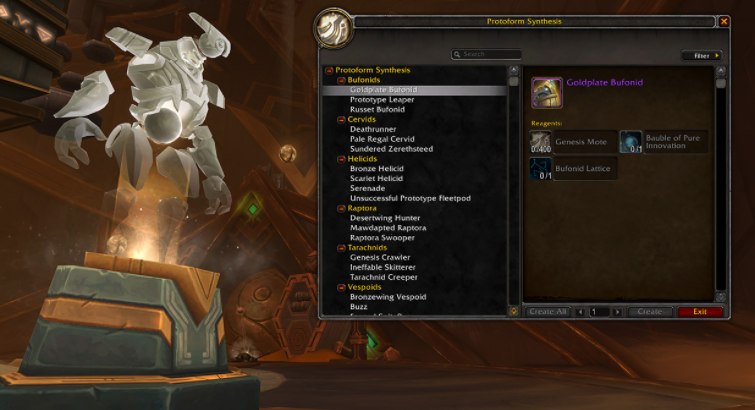
Task: Inspect the Bauble of Pure Innovation reagent
Action: pyautogui.click(x=630, y=142)
